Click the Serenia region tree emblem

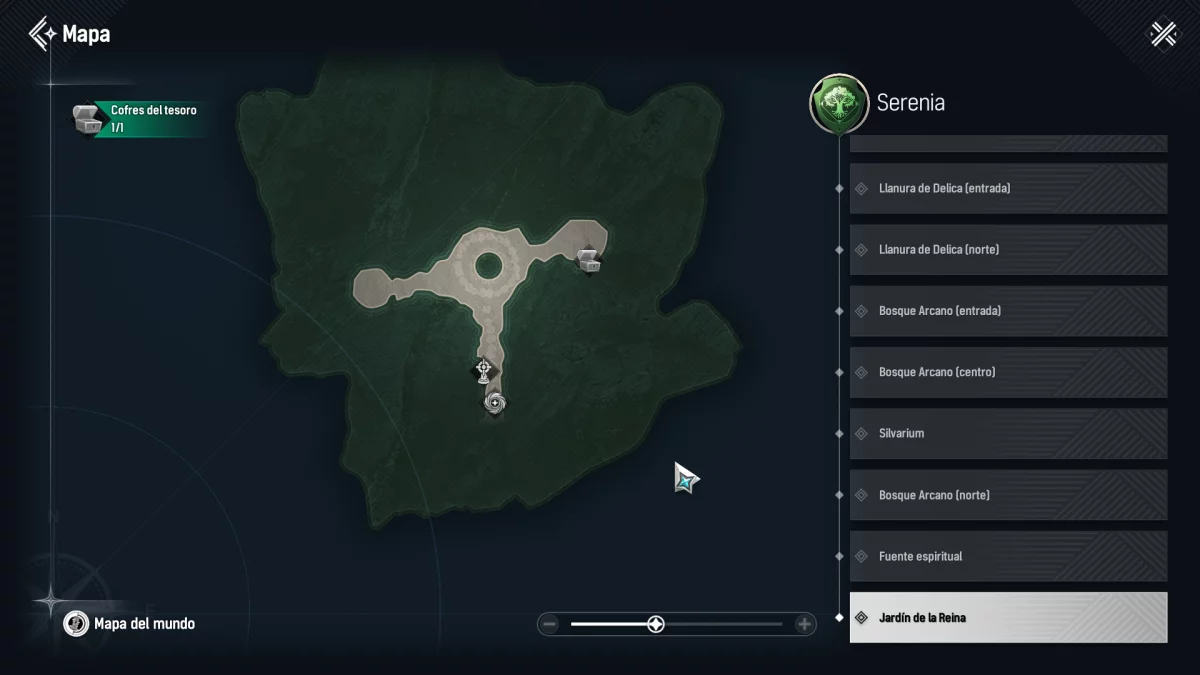coord(838,104)
